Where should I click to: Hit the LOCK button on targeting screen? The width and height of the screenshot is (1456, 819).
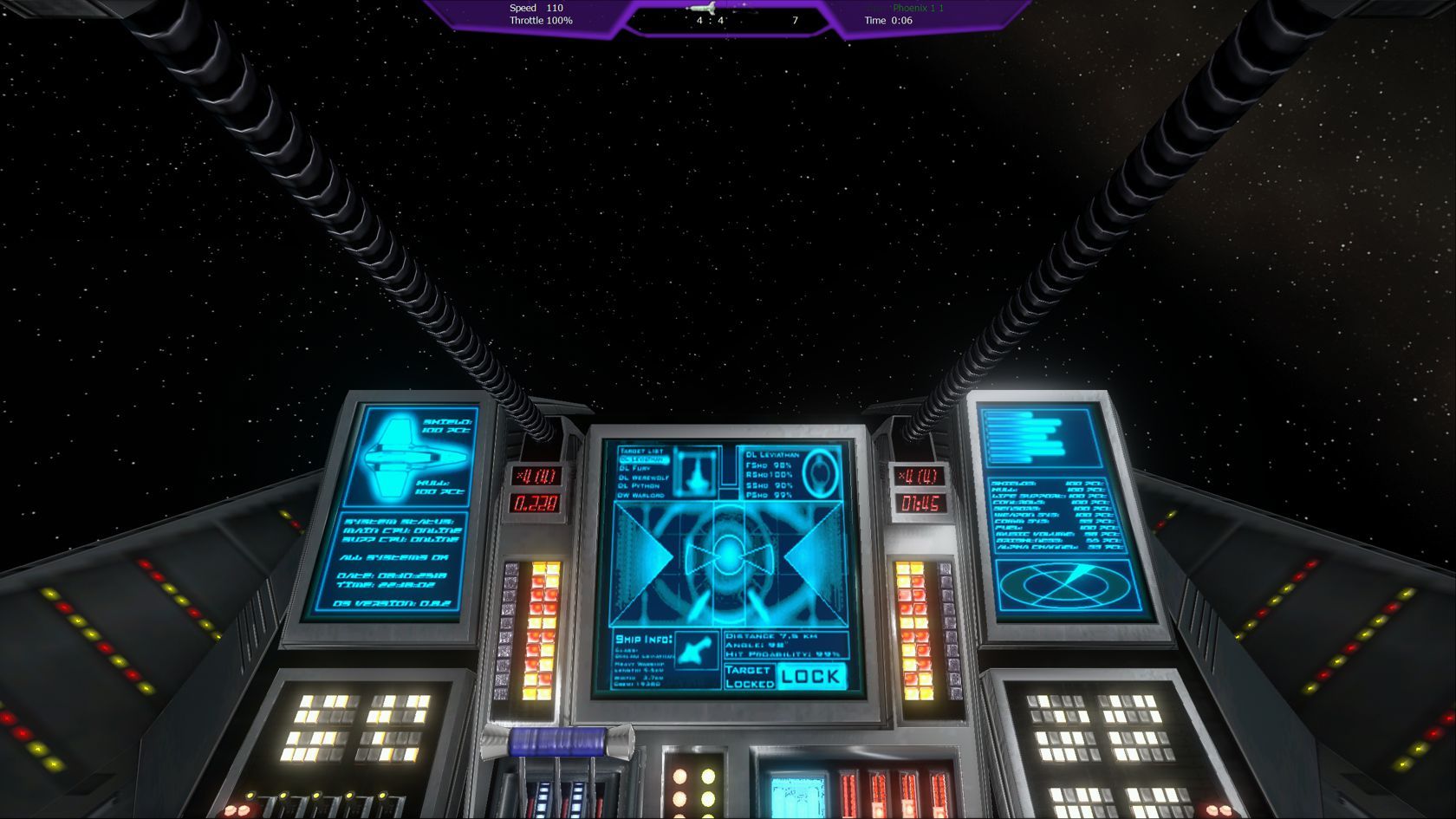[810, 676]
